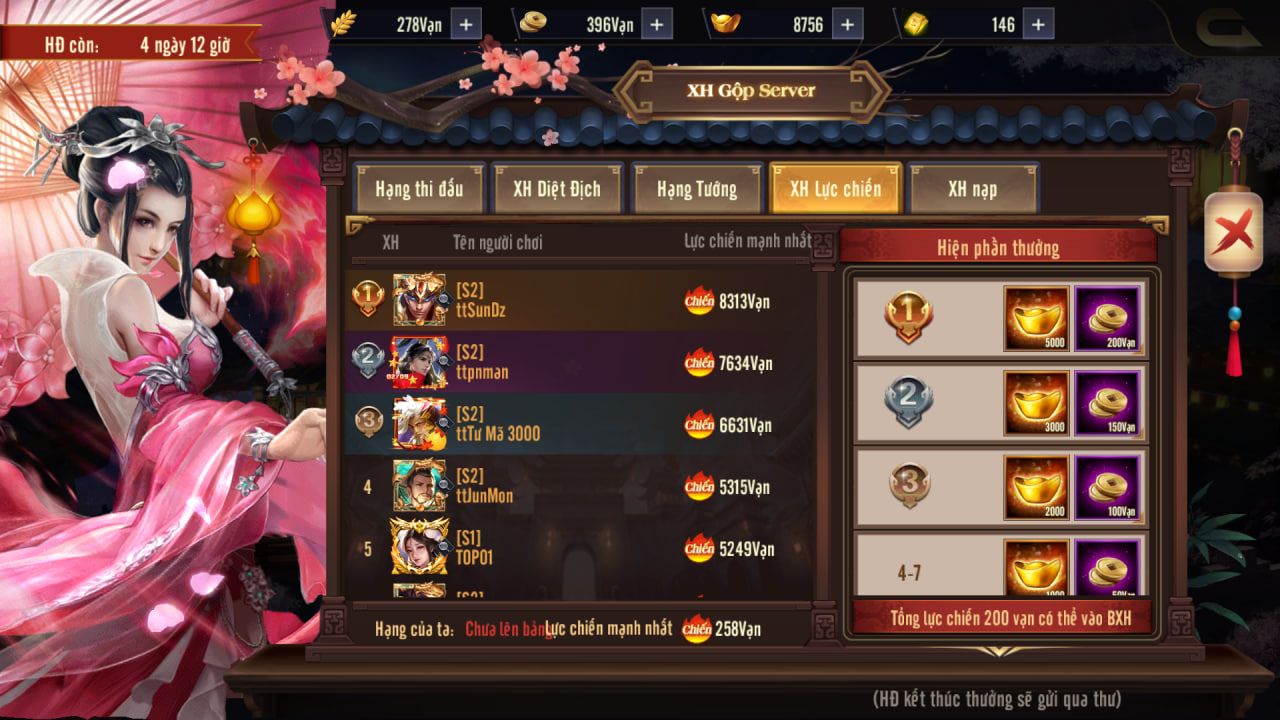Close the ranking window with the red X
The image size is (1280, 720).
coord(1233,234)
